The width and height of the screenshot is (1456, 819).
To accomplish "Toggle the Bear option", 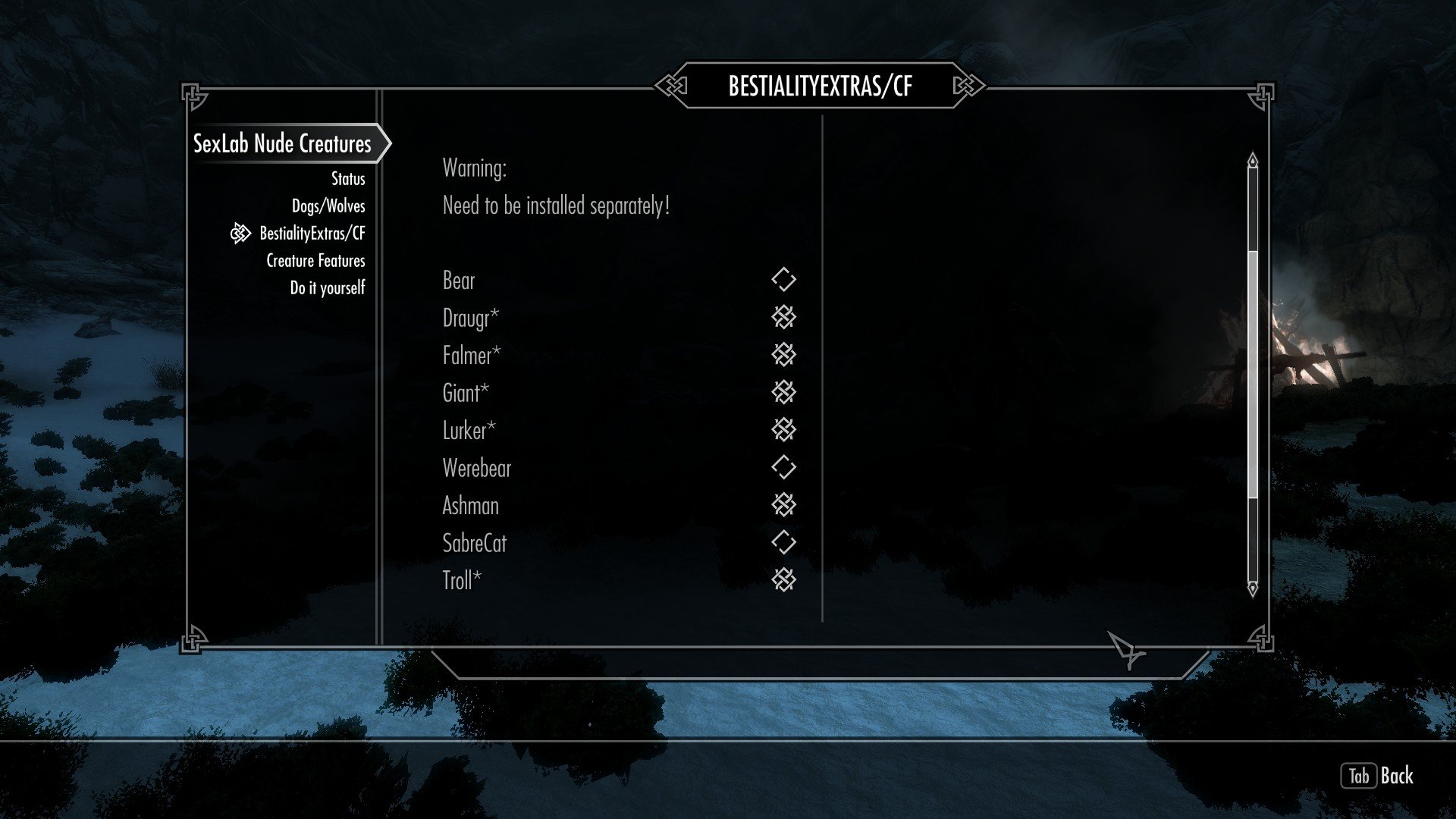I will click(x=783, y=280).
